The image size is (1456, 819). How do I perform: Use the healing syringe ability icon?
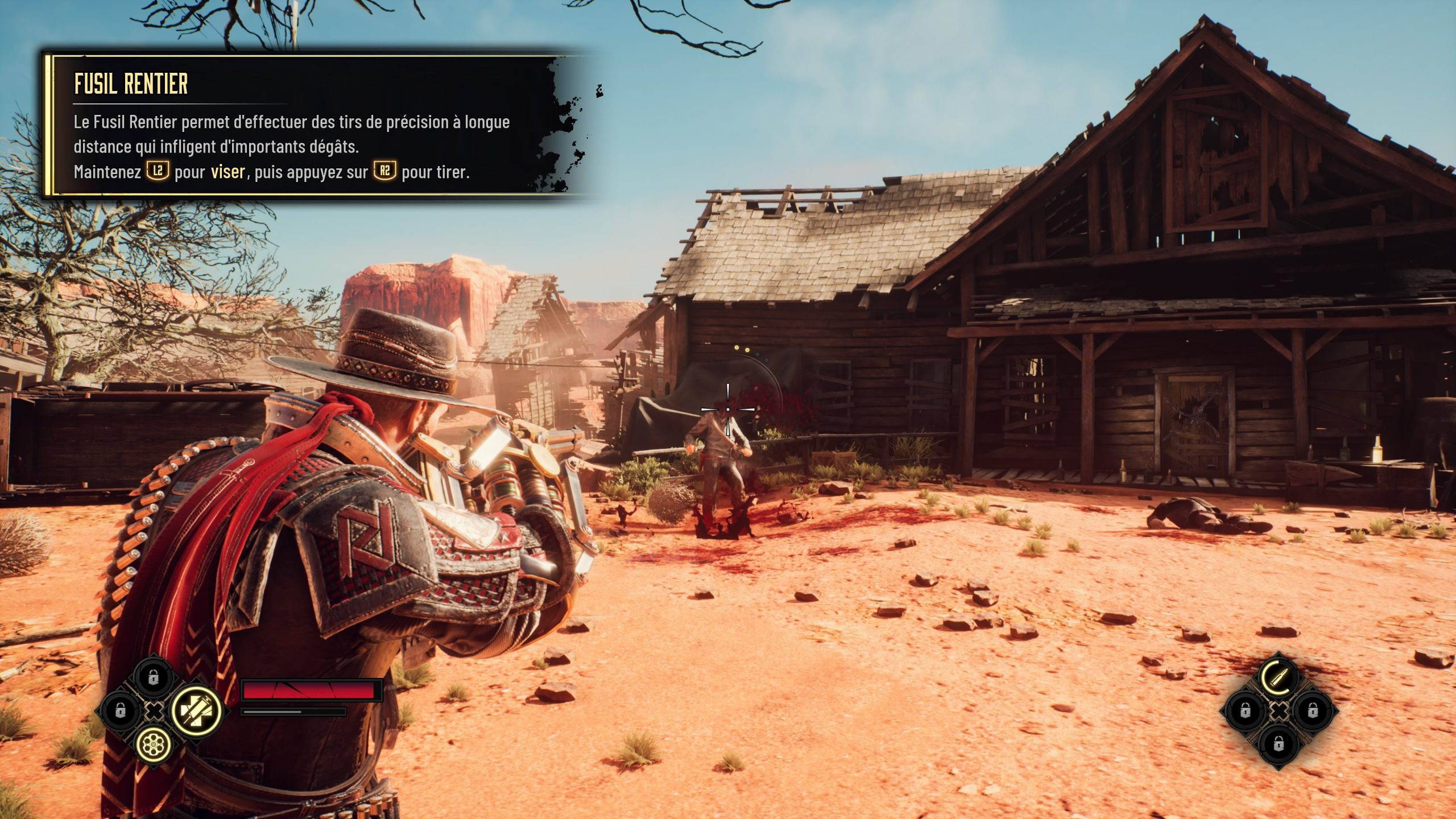point(196,710)
